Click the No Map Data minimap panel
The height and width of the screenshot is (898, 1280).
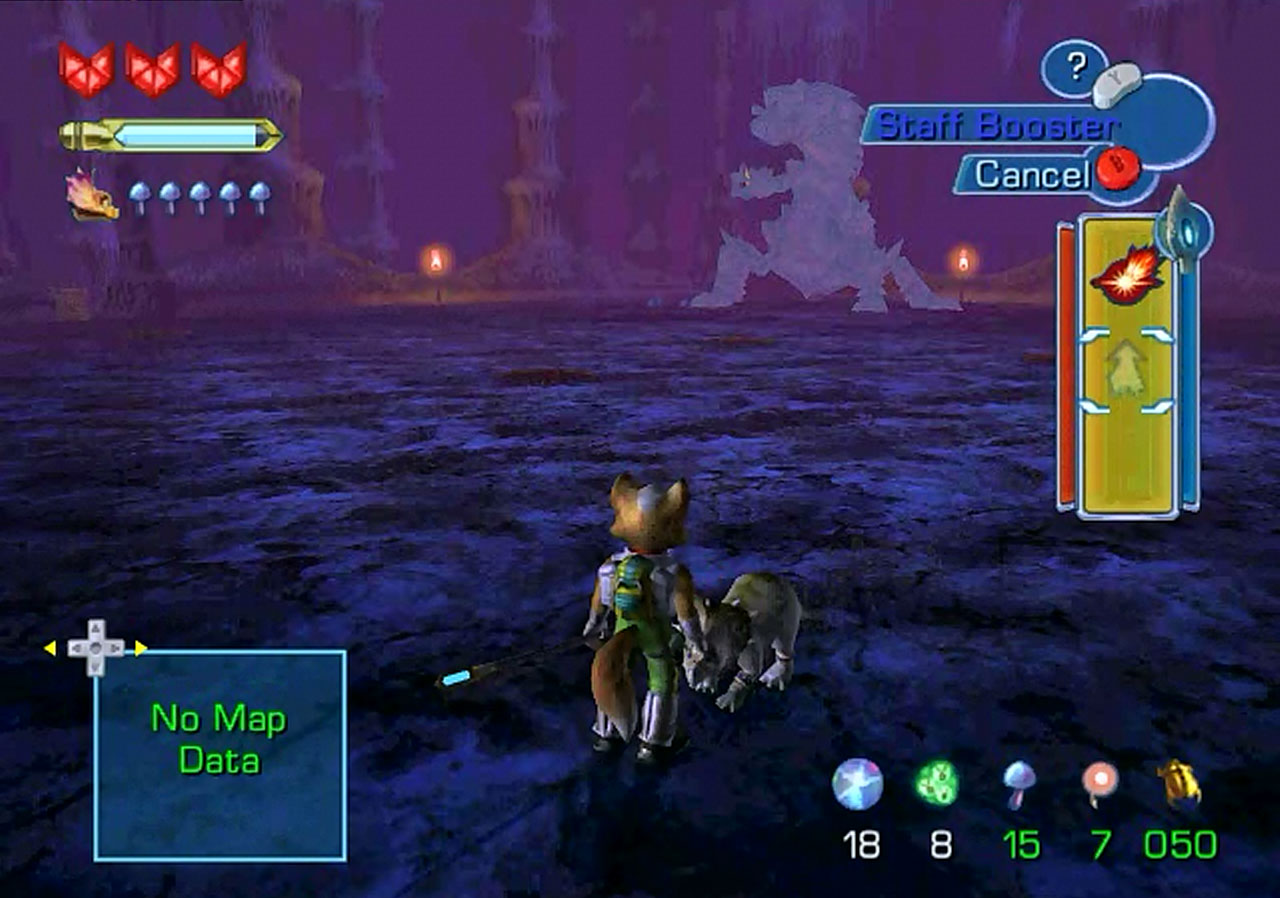coord(220,755)
